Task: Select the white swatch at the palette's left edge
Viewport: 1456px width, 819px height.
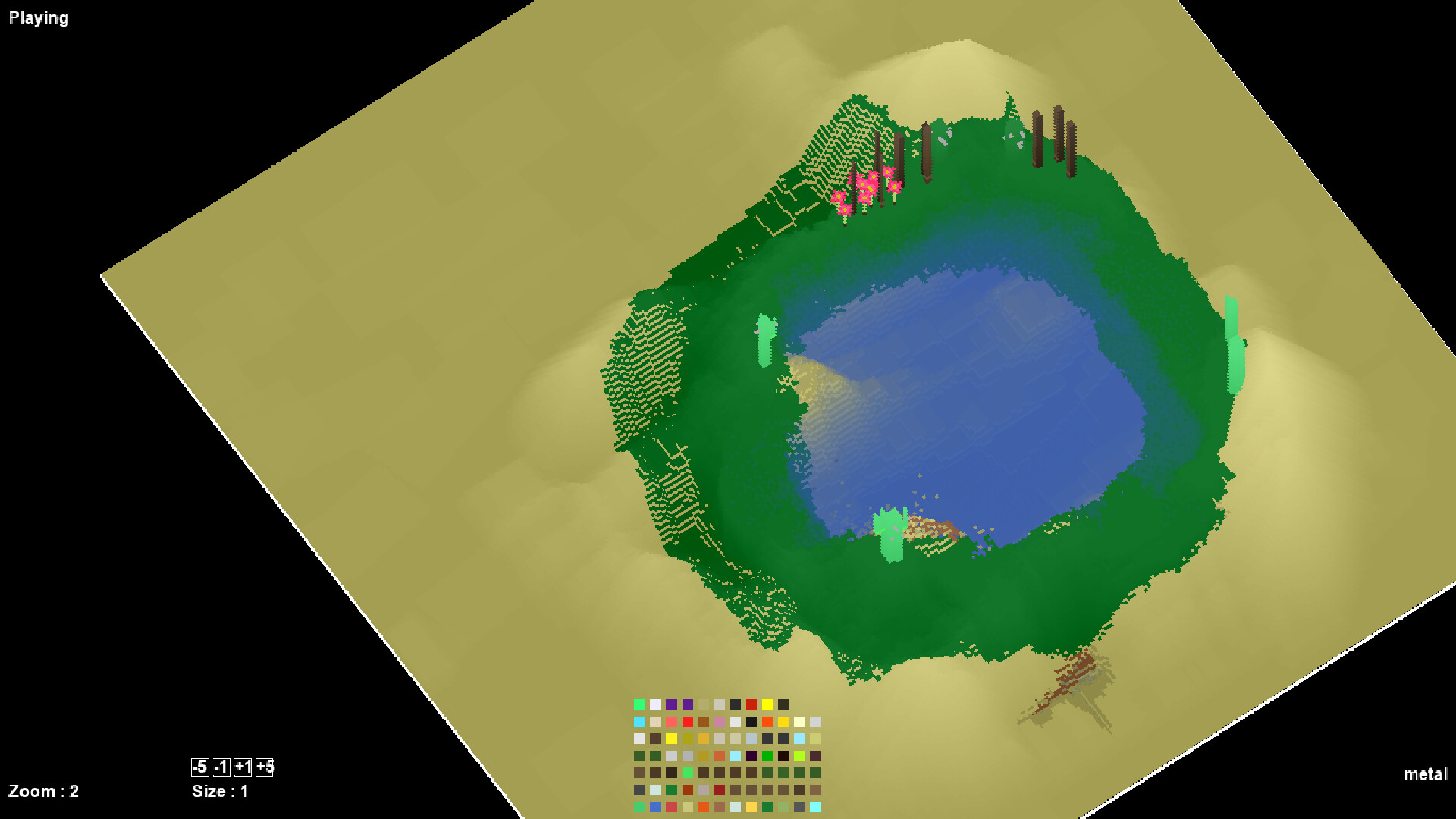Action: point(639,739)
